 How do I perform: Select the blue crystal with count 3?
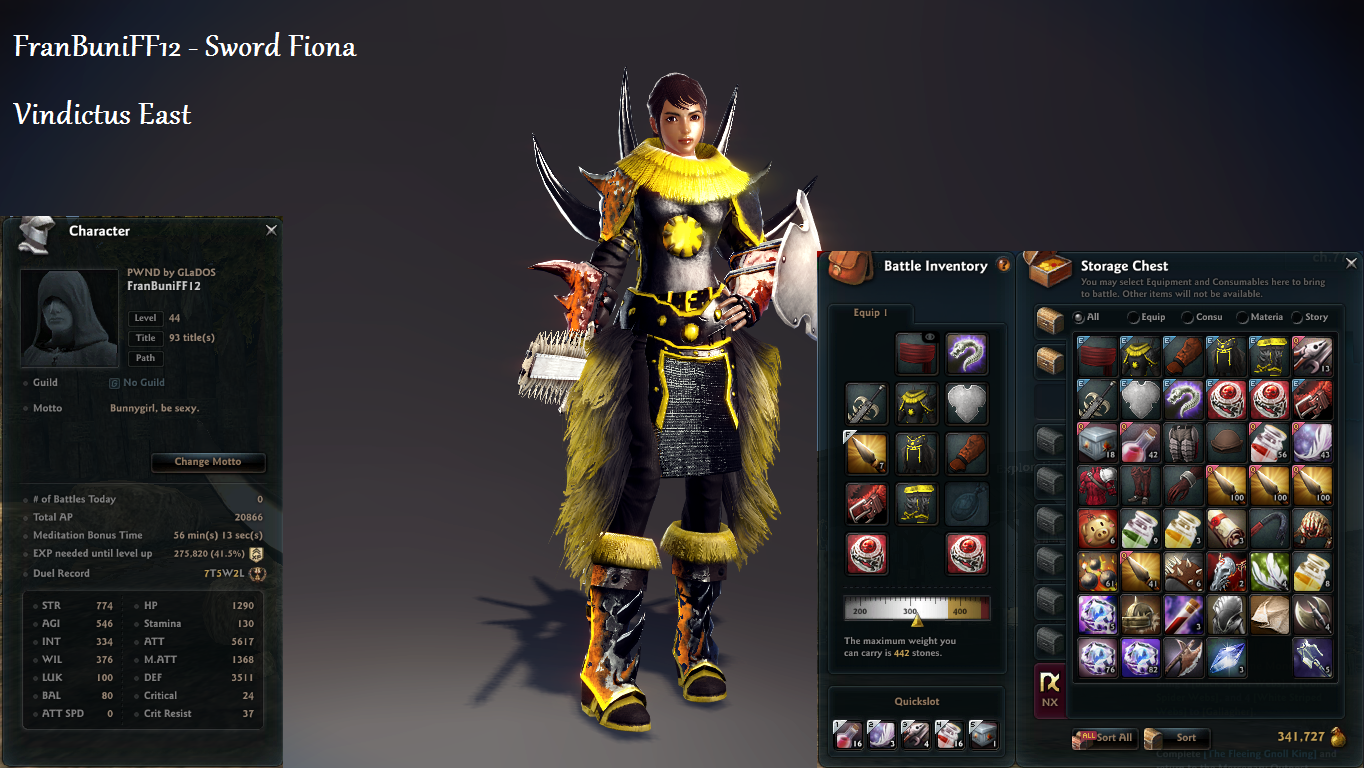click(1227, 658)
